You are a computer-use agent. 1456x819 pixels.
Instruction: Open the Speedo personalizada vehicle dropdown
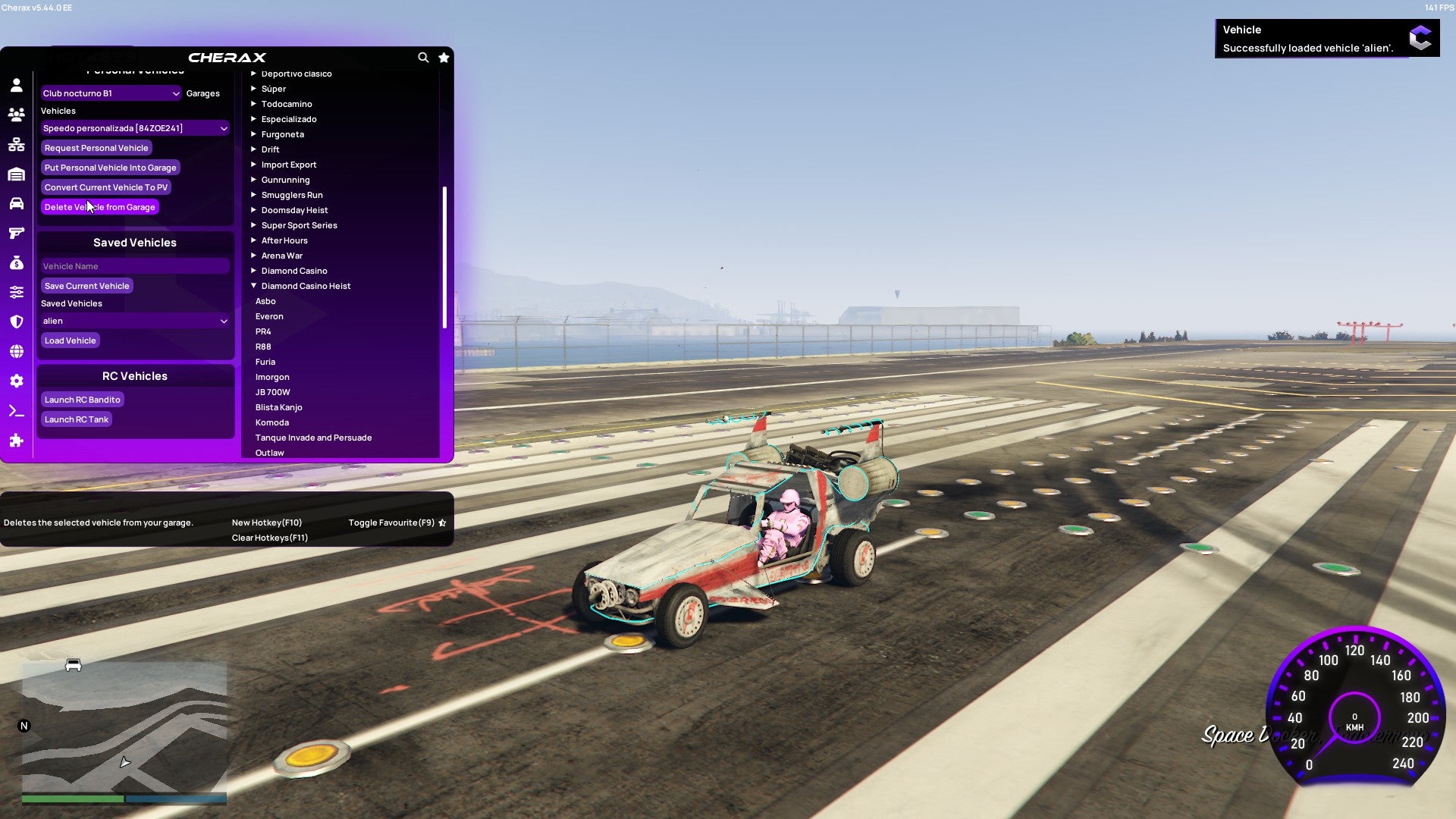click(x=135, y=127)
